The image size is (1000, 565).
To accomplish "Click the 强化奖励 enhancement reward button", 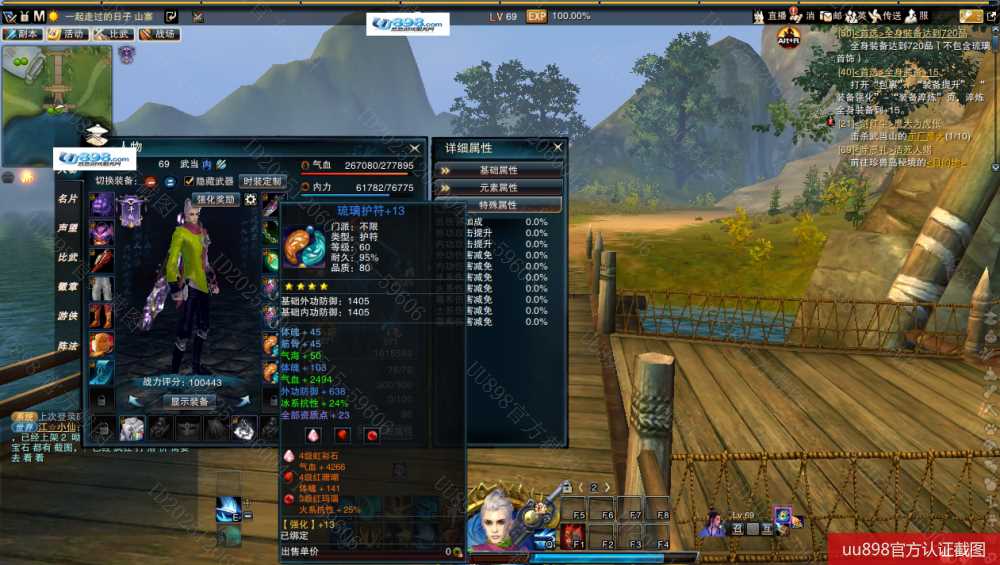I will pos(215,199).
